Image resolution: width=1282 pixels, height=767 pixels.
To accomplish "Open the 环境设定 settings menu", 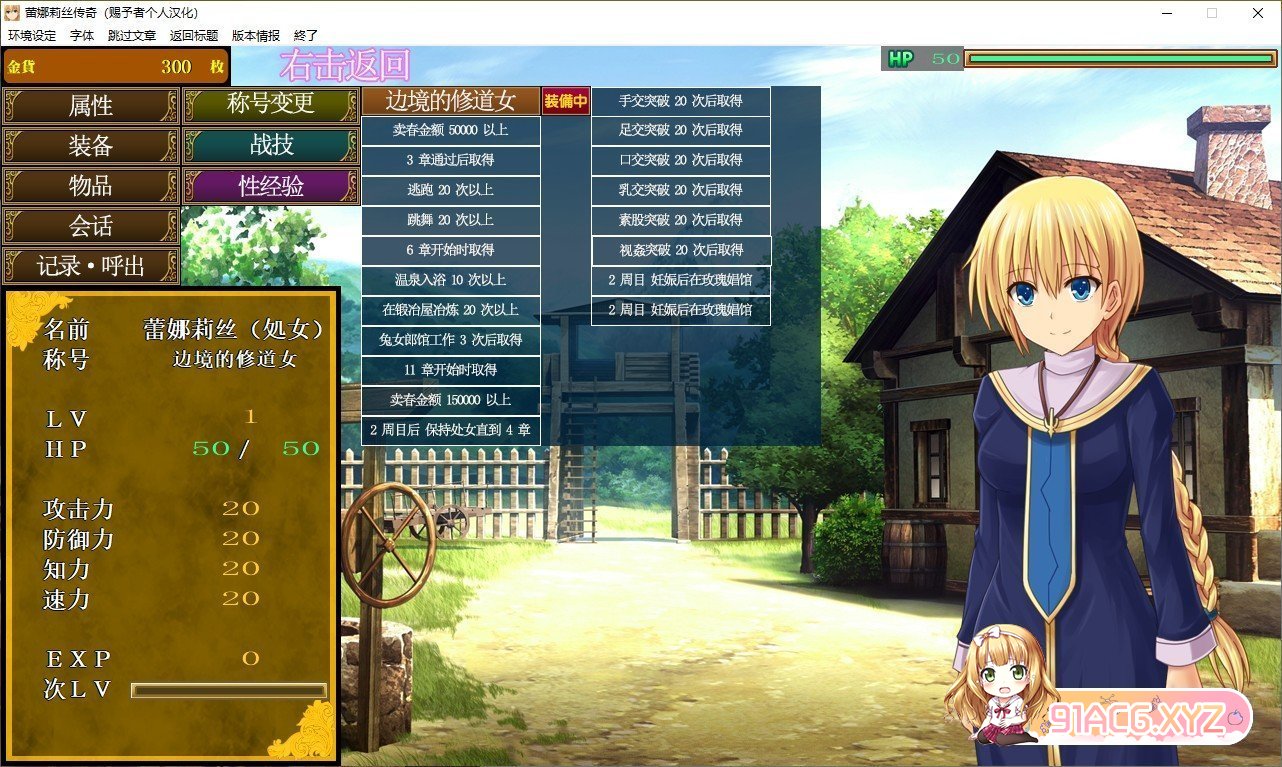I will (x=32, y=35).
